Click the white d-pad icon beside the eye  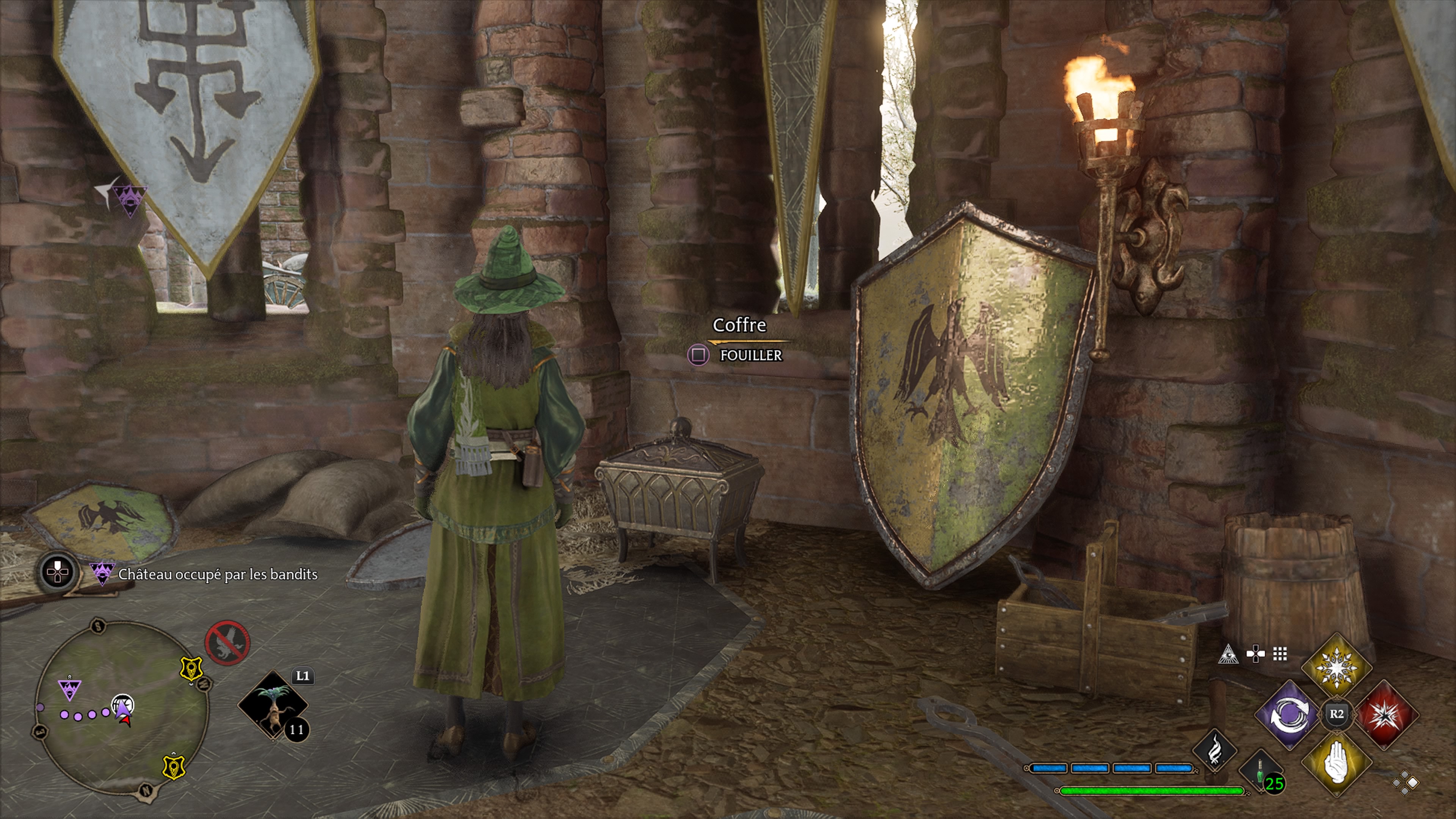click(1255, 654)
